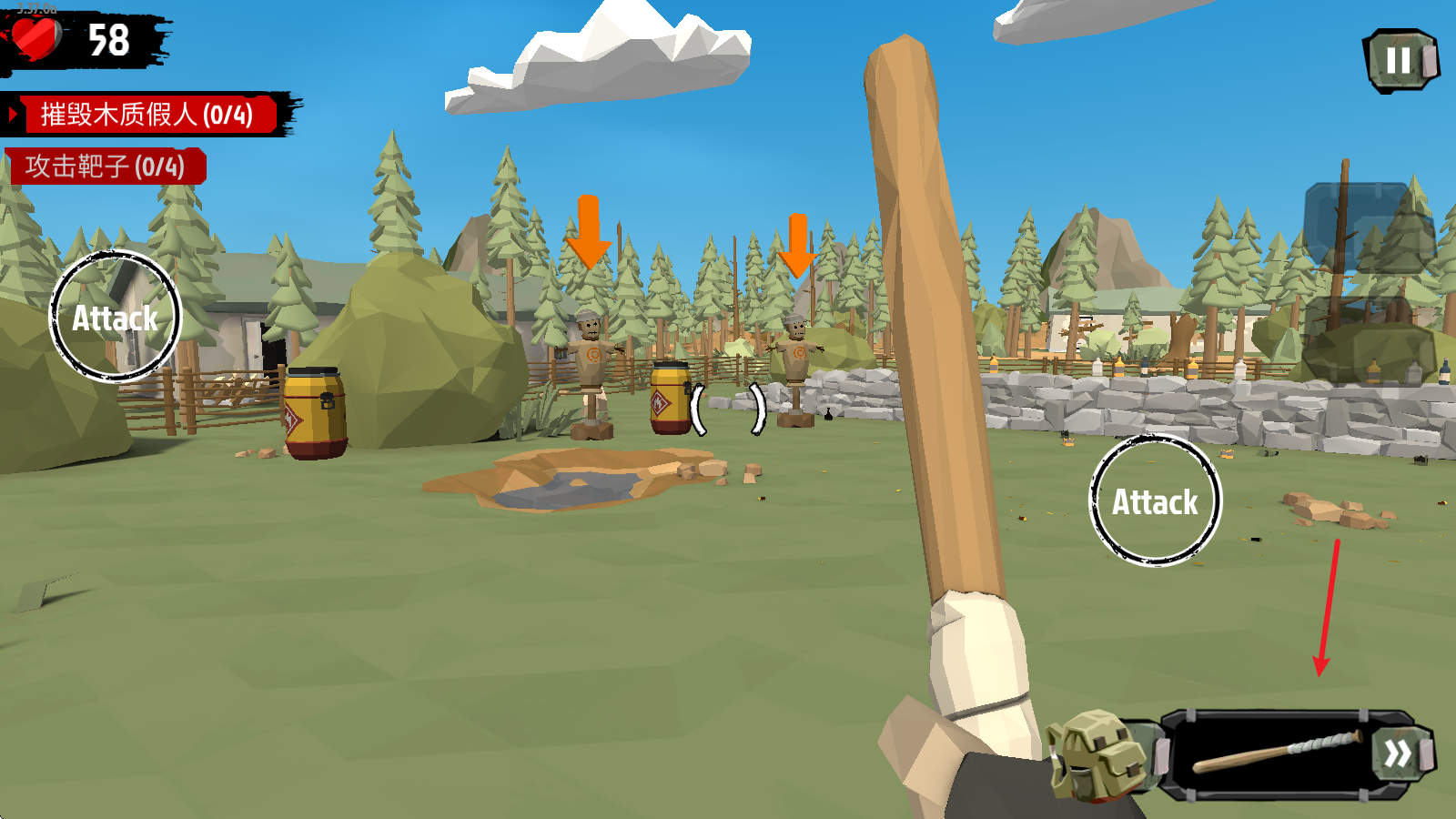Tap the left Attack button
Viewport: 1456px width, 819px height.
(115, 317)
